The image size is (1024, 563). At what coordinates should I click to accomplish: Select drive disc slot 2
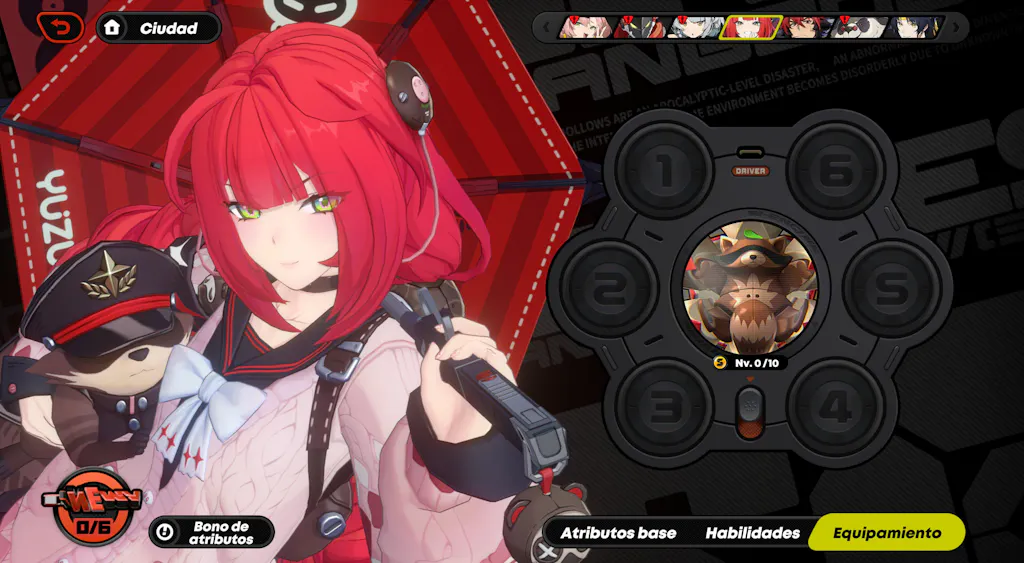[608, 288]
